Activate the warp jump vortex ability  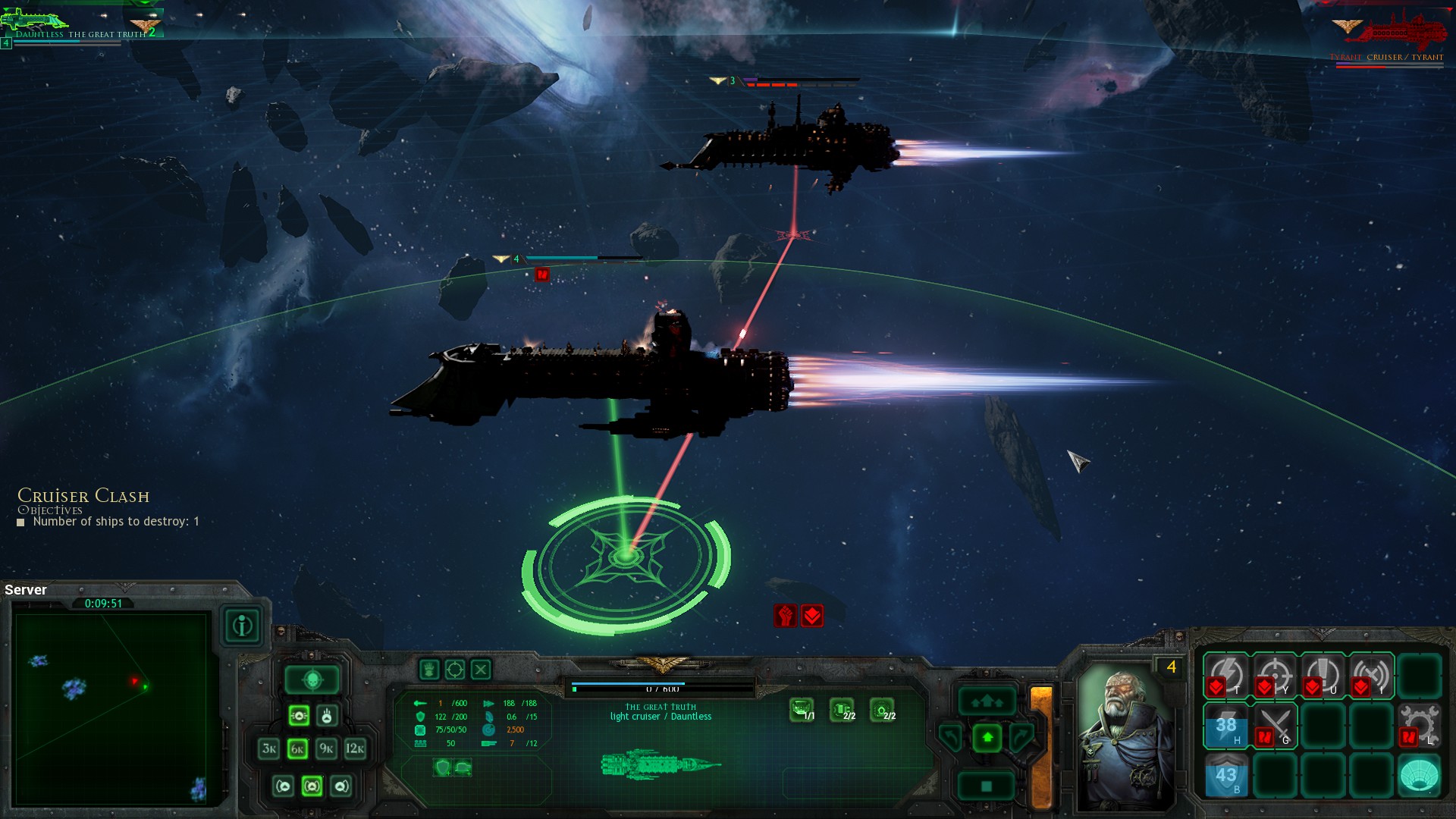pos(1419,775)
